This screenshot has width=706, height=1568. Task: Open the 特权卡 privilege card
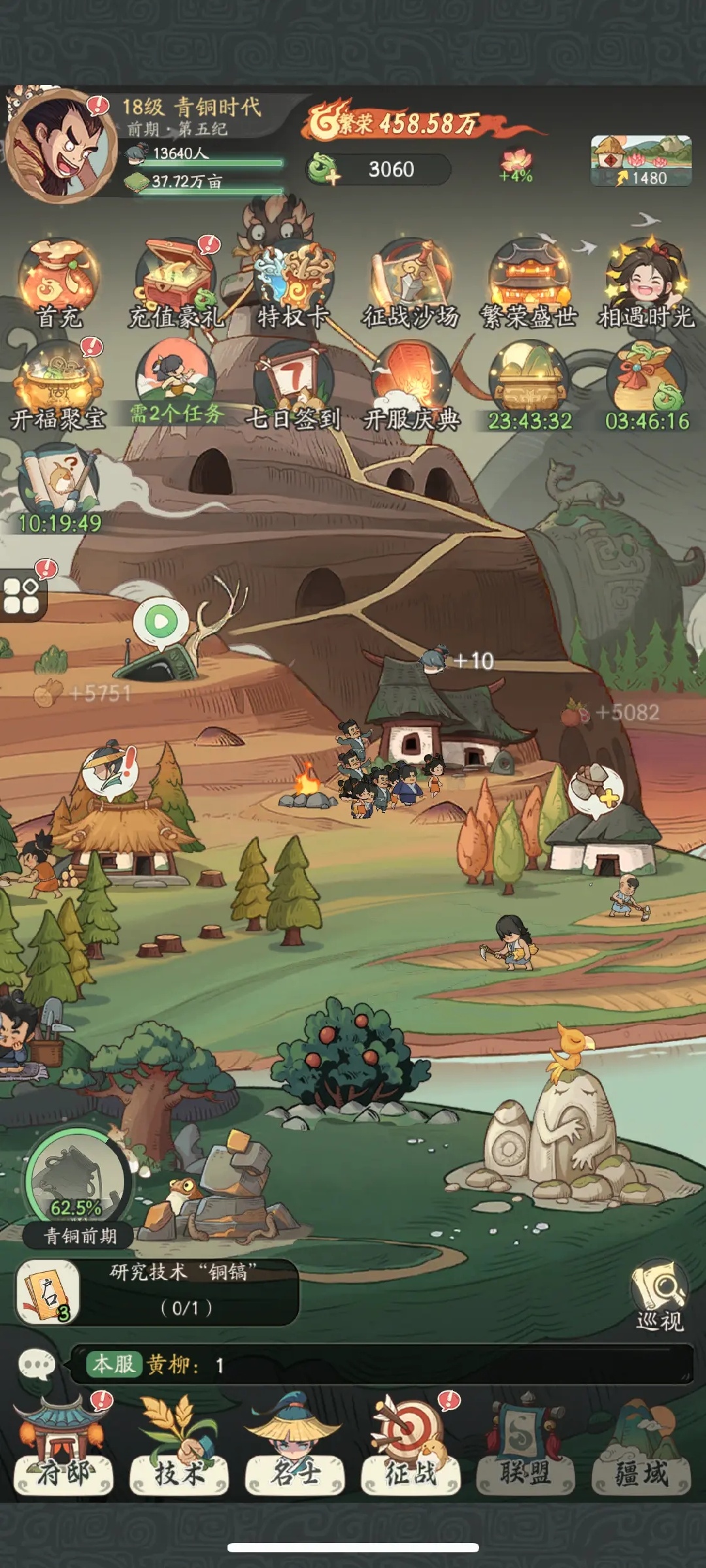point(294,281)
